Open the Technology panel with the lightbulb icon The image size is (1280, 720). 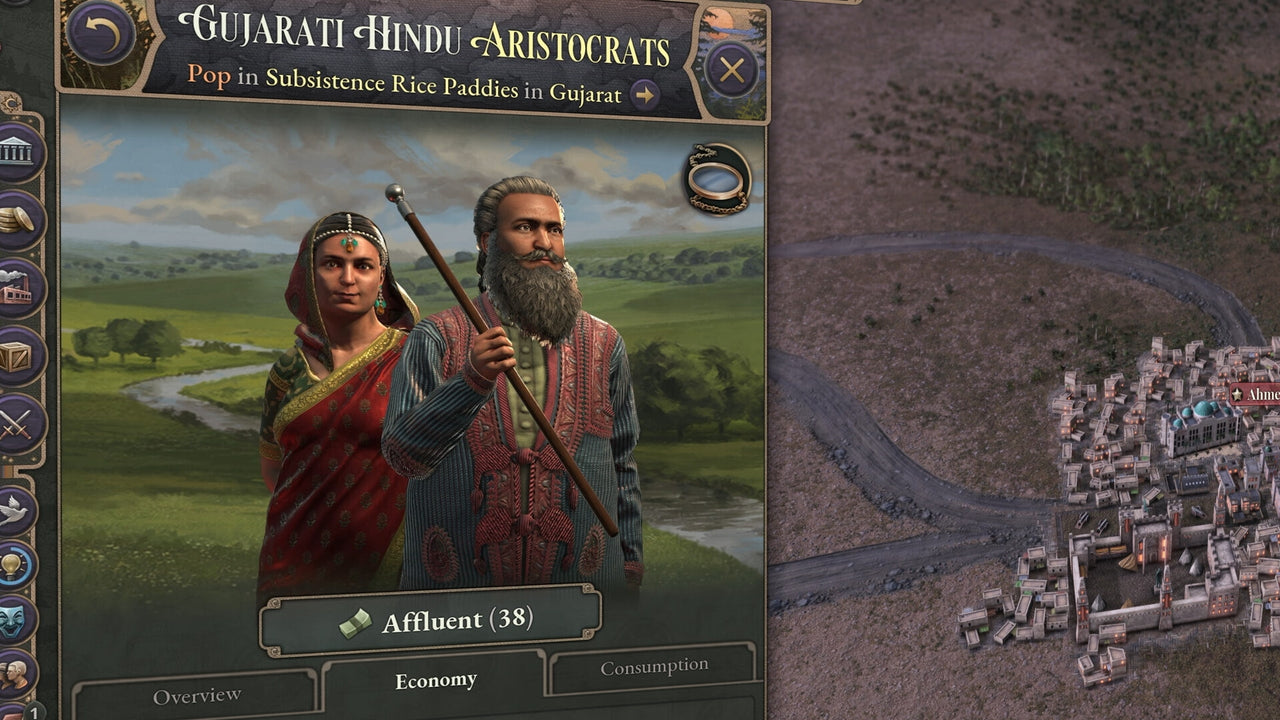click(x=15, y=565)
